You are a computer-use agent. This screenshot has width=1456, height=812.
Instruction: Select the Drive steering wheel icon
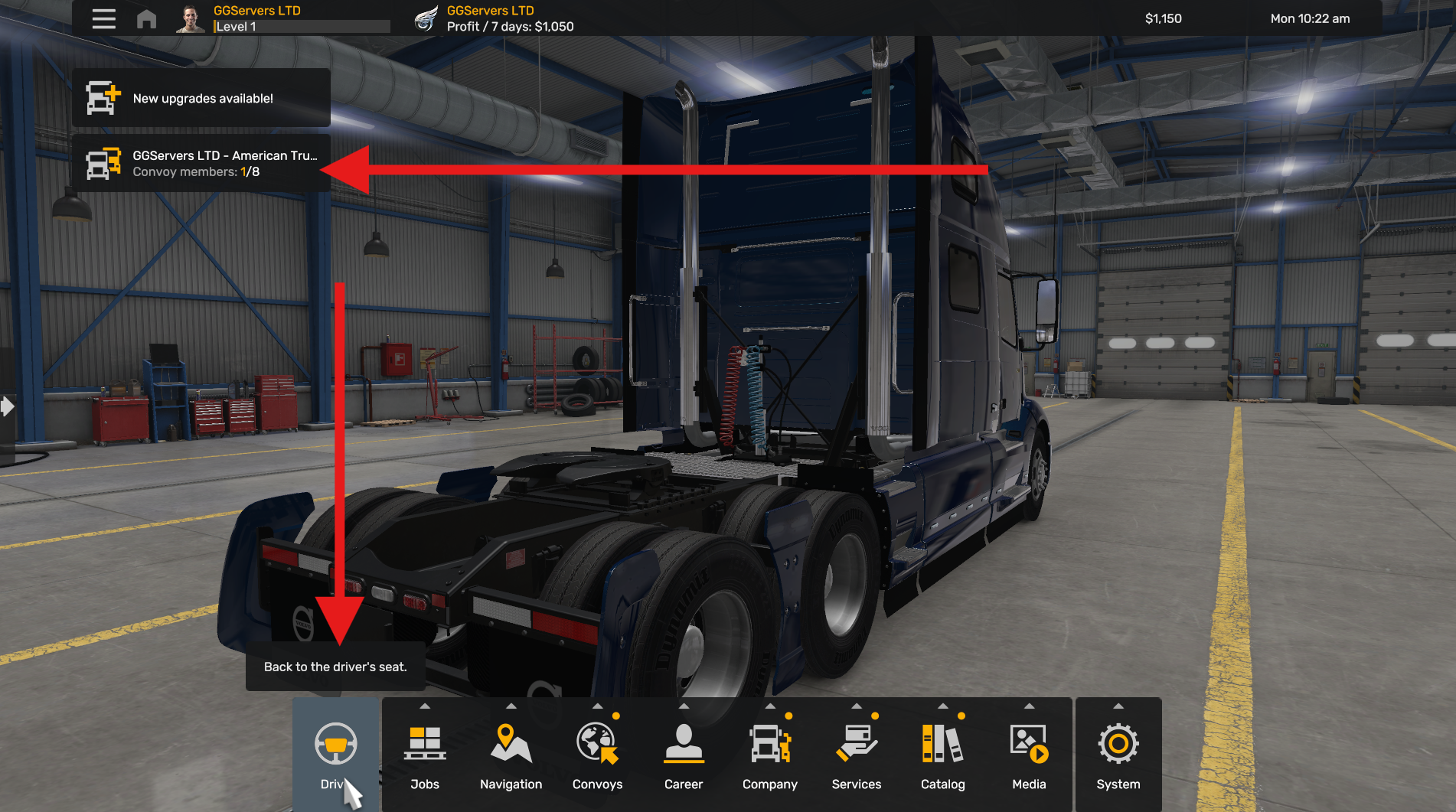point(335,742)
